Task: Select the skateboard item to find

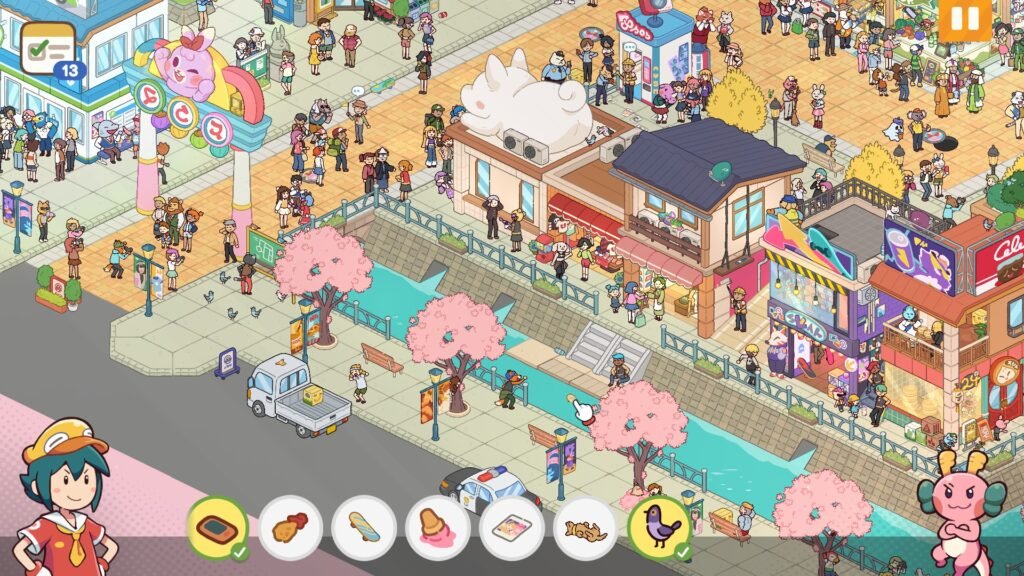Action: click(364, 526)
